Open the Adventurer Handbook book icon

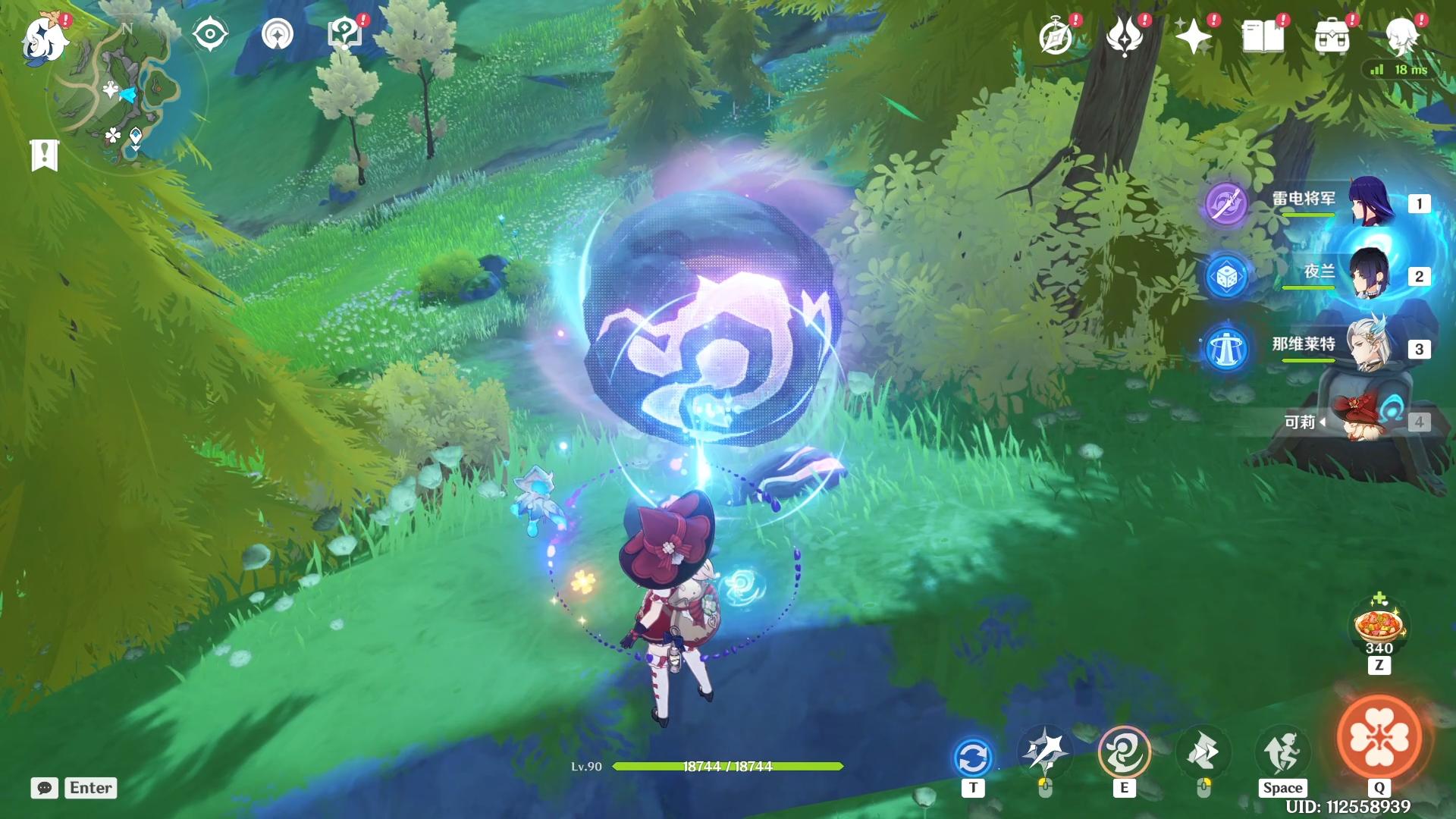(x=1263, y=36)
